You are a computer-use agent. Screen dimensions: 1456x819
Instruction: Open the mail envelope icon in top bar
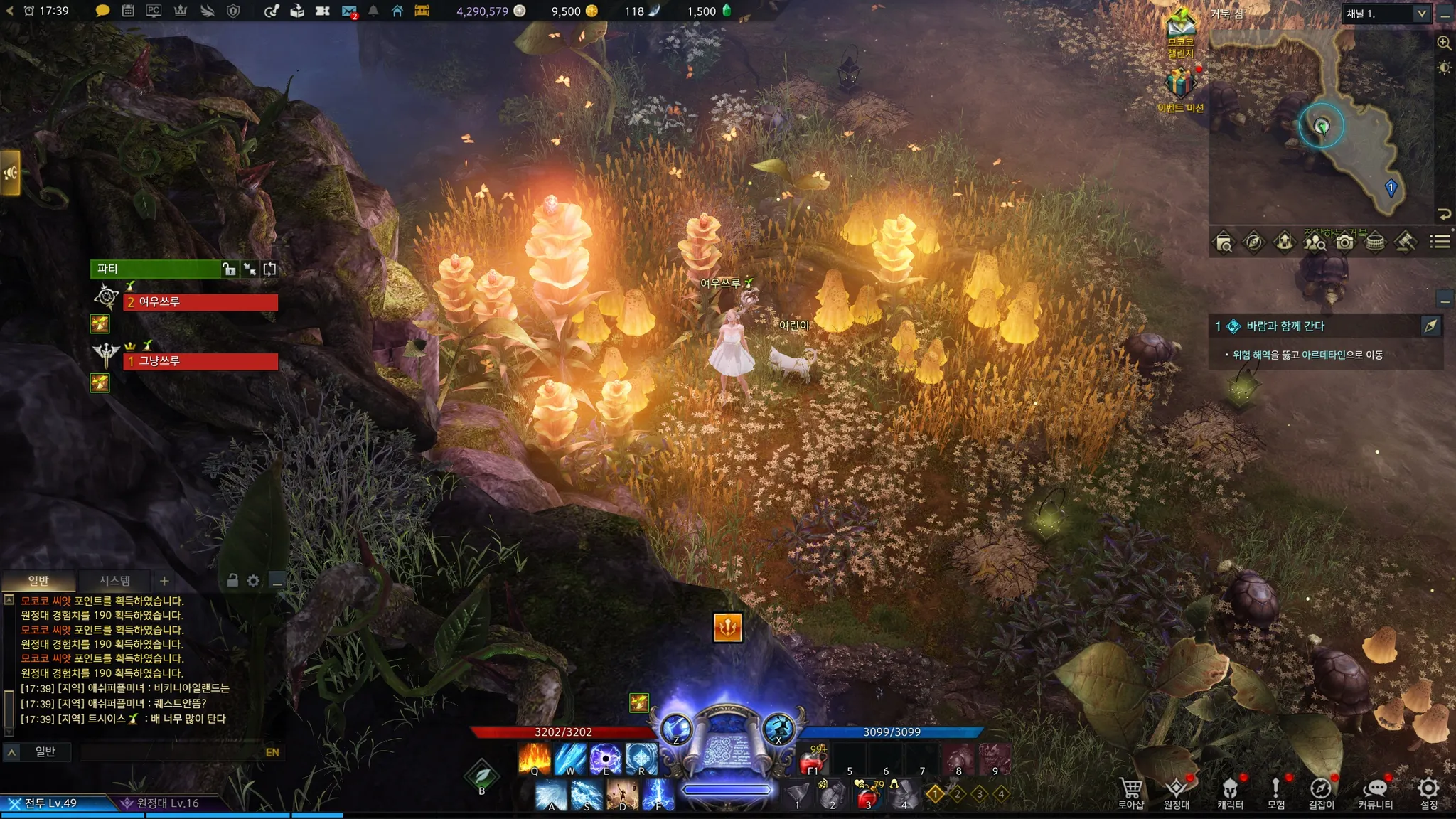348,11
